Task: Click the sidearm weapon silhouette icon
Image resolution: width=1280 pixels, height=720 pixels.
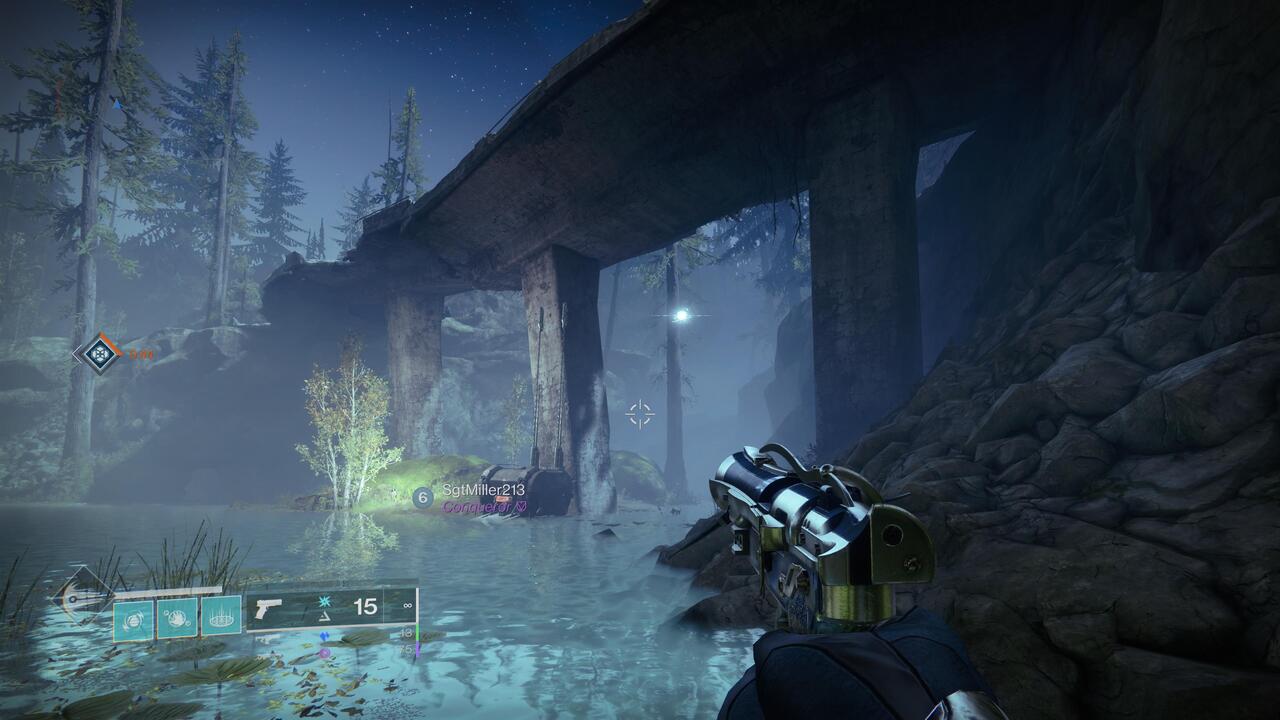Action: (268, 610)
